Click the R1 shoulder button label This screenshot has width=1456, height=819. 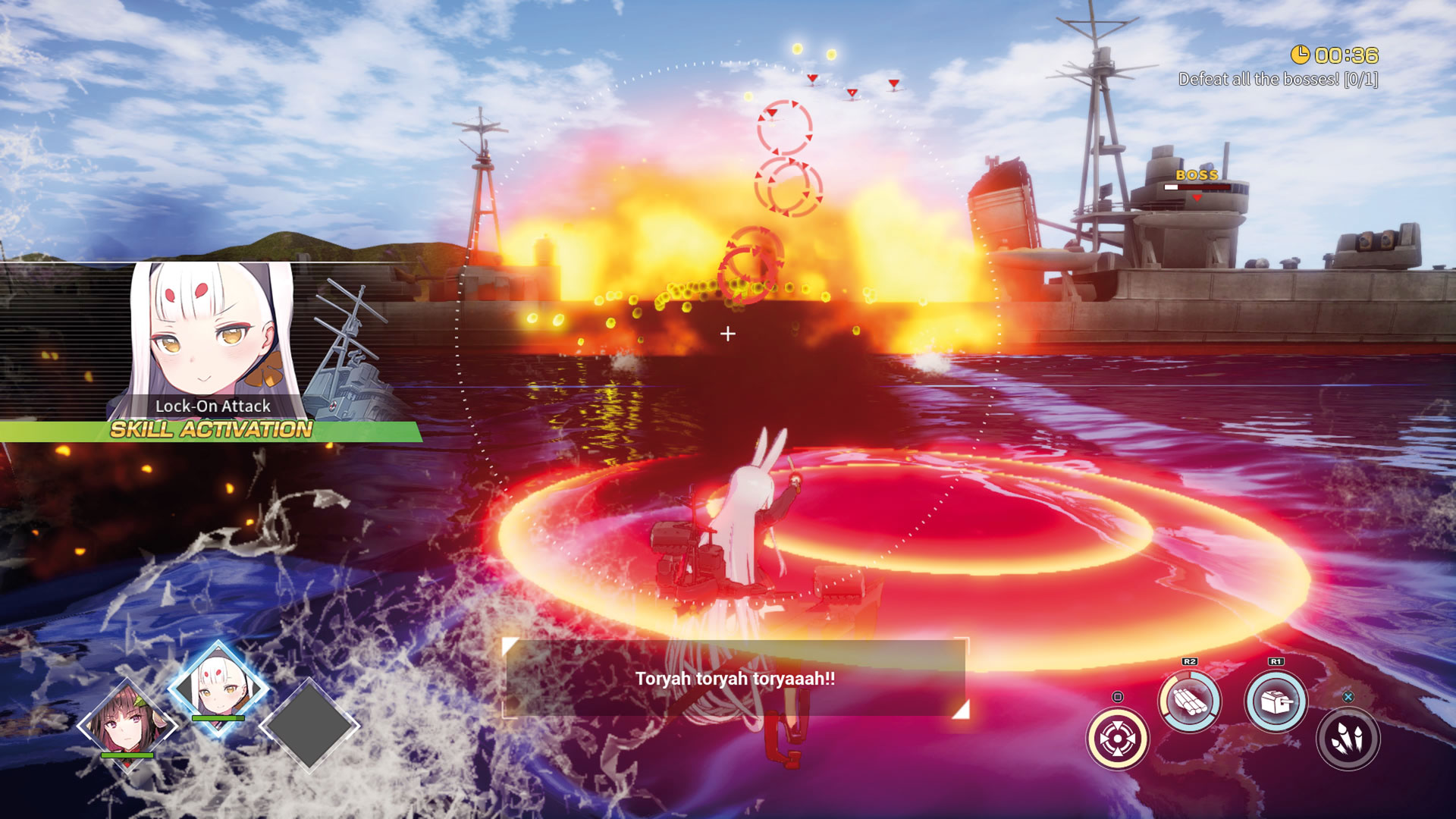1276,661
